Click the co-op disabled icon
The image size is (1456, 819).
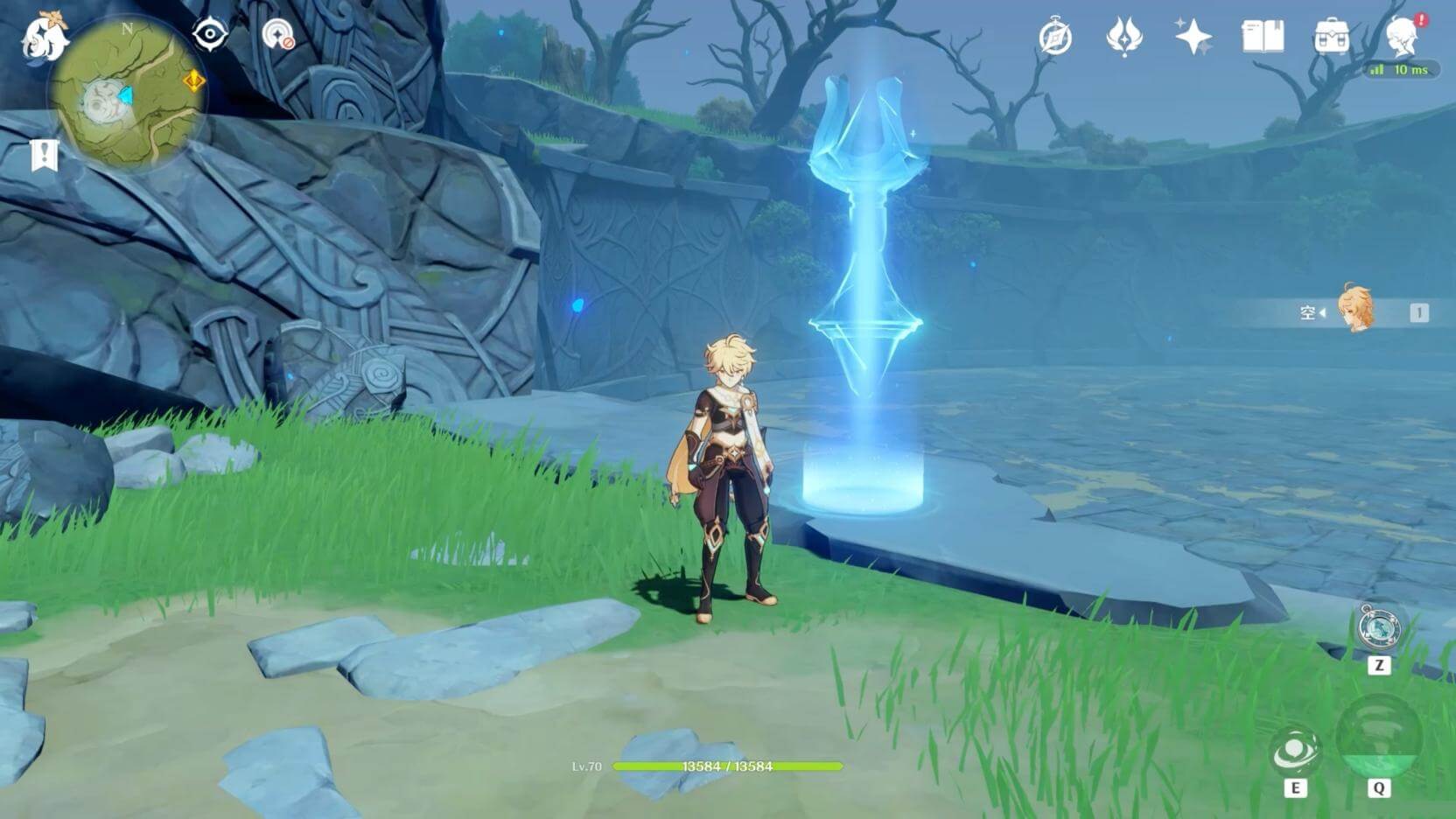278,35
